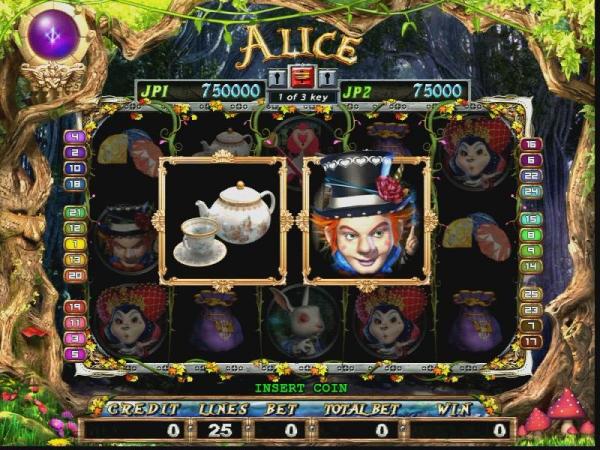Select payline 16 marker
This screenshot has width=600, height=450.
click(x=531, y=145)
